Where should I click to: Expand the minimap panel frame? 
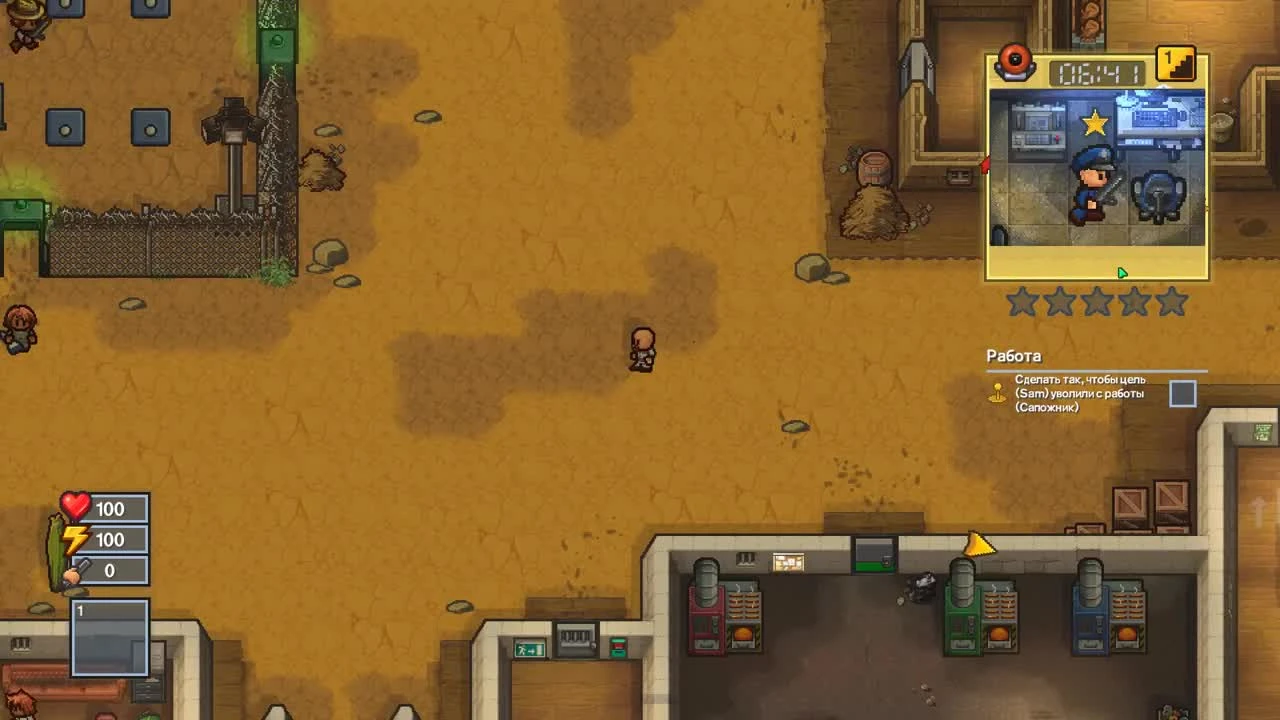click(1095, 165)
